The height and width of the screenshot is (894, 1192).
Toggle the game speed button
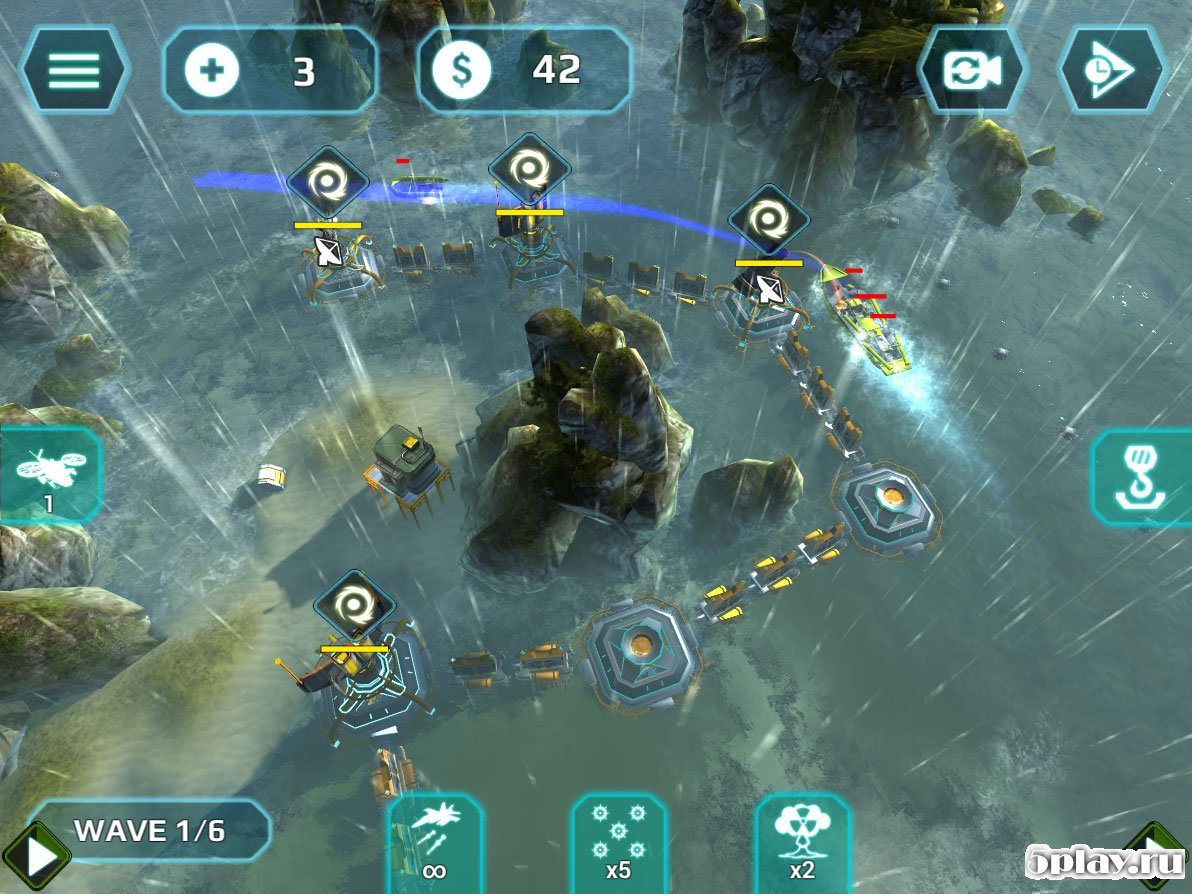(1113, 70)
